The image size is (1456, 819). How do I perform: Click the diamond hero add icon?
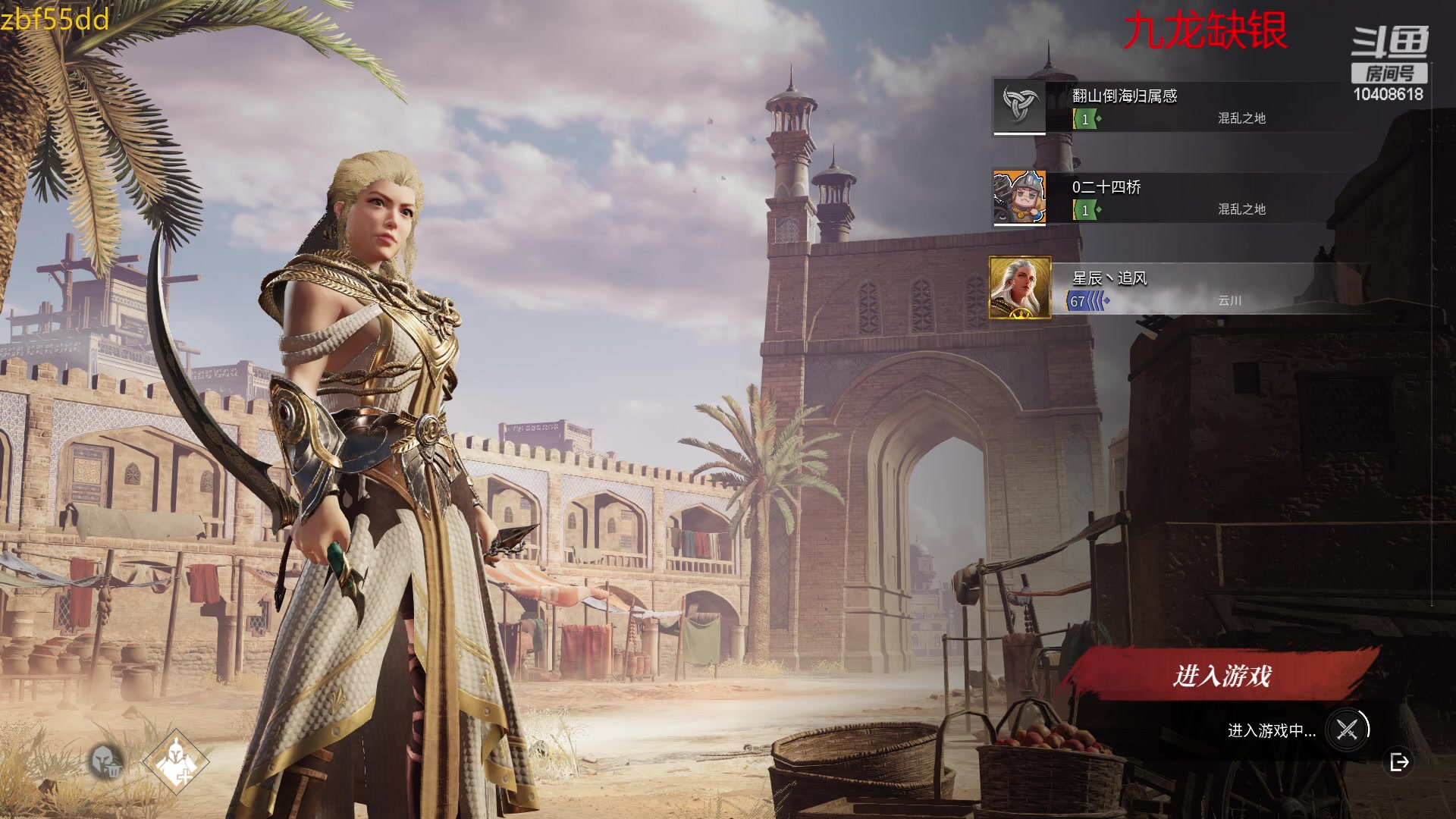tap(176, 762)
